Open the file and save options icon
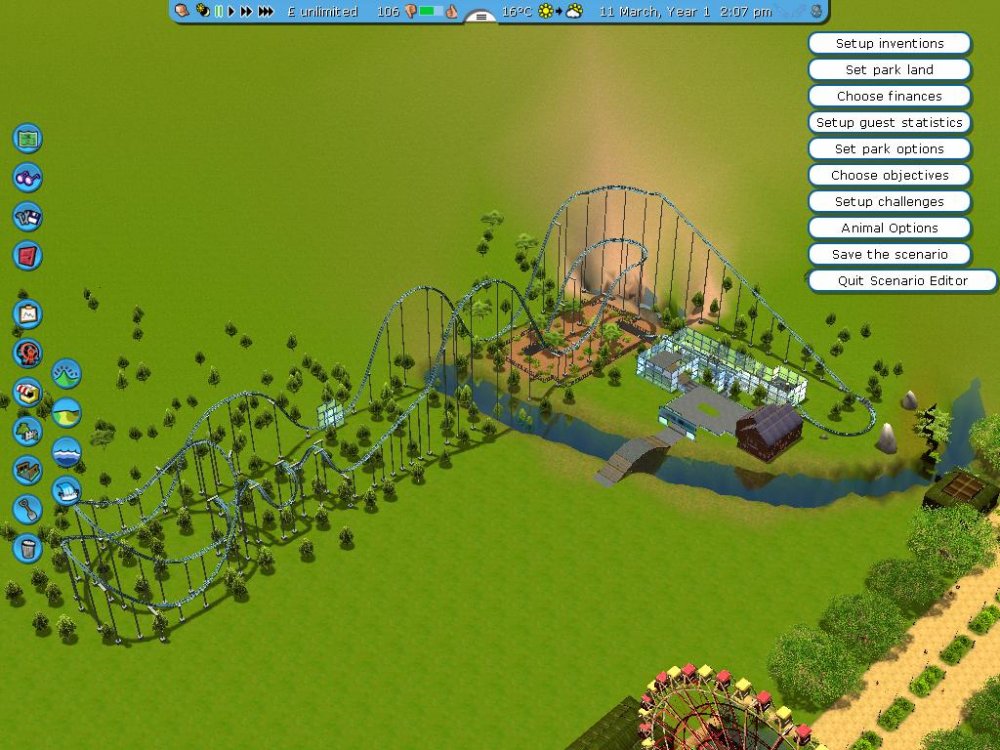Image resolution: width=1000 pixels, height=750 pixels. tap(27, 216)
